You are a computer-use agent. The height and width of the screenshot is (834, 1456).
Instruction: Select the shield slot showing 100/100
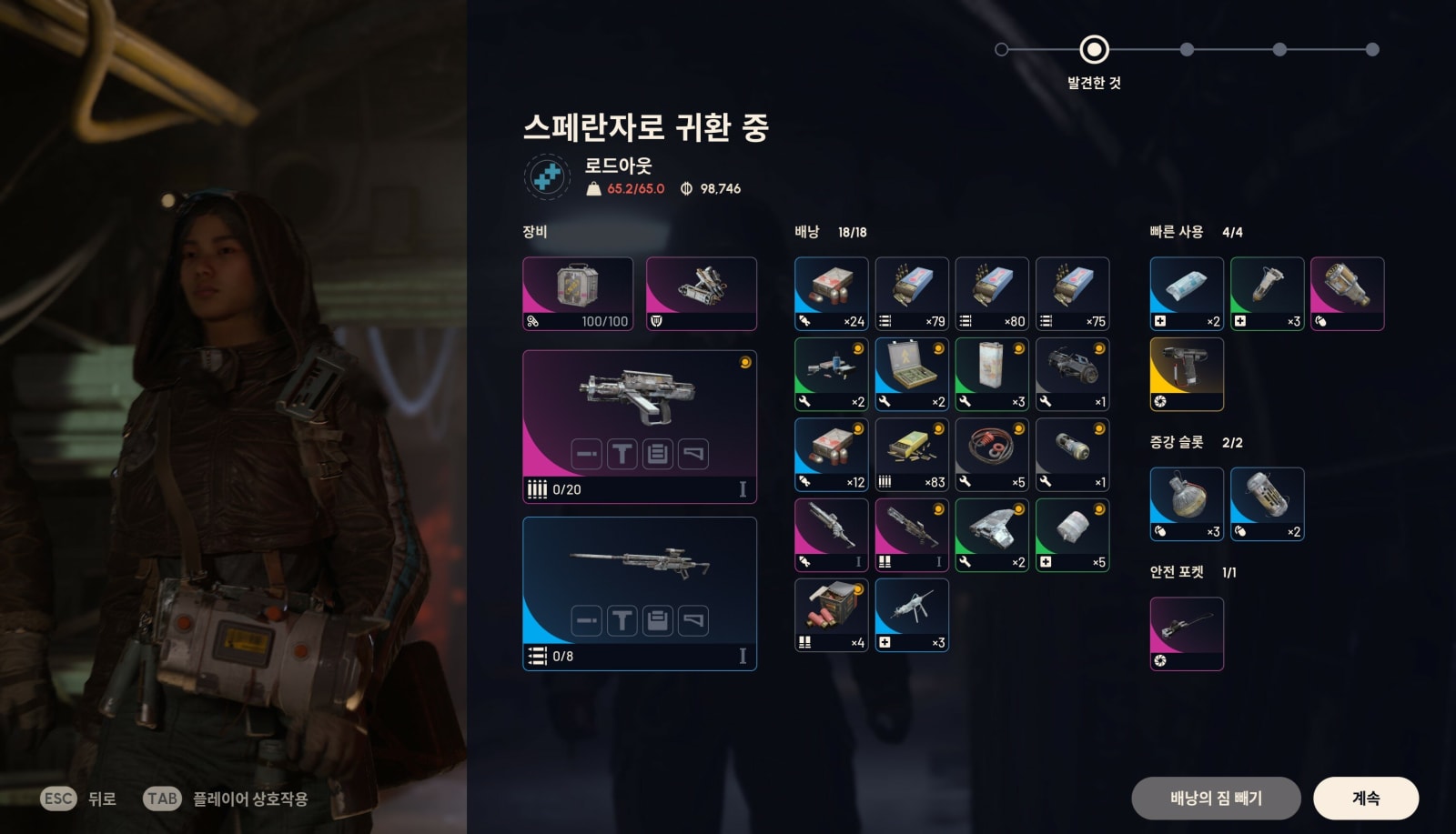pos(577,293)
